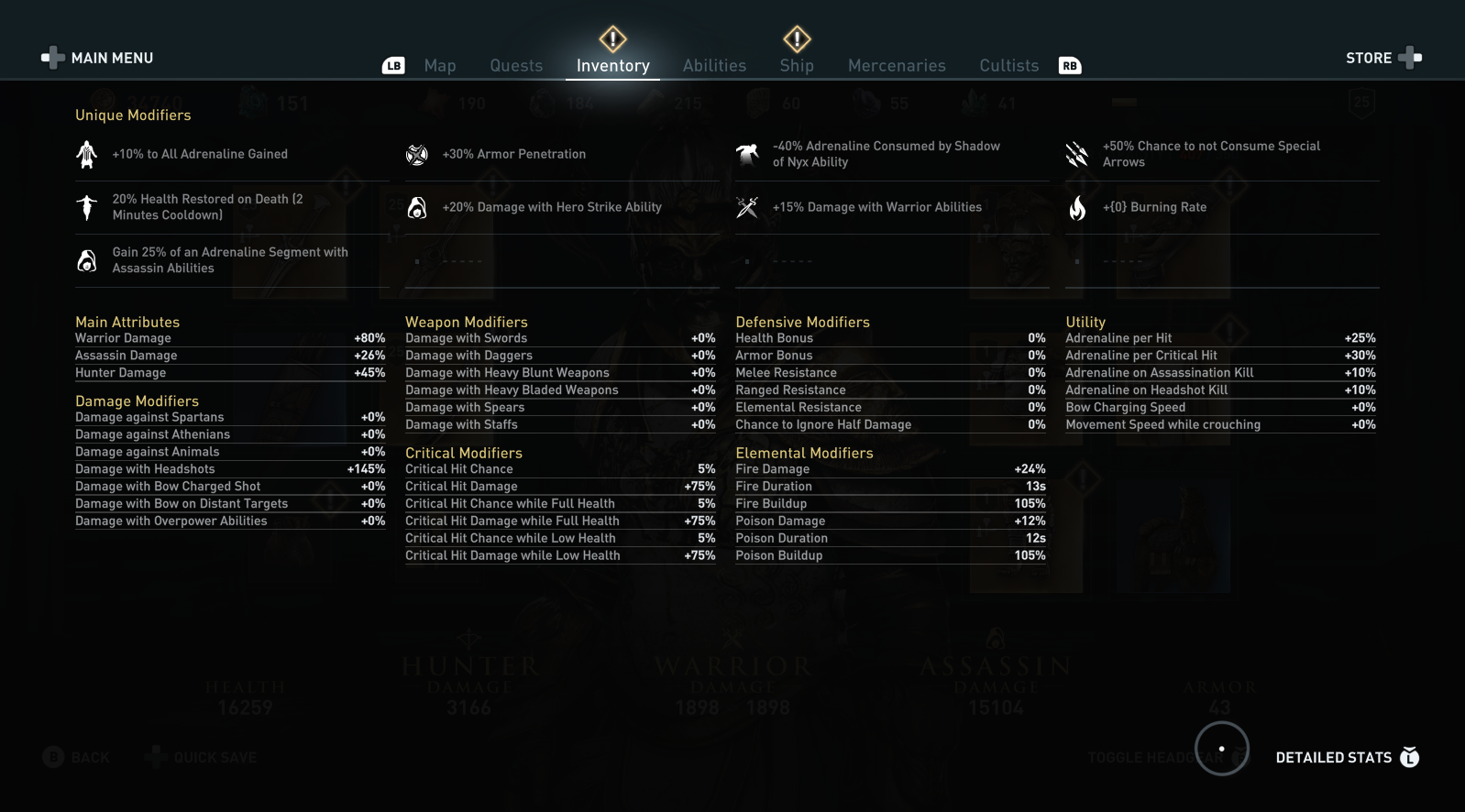
Task: Open the Main Menu
Action: click(99, 58)
